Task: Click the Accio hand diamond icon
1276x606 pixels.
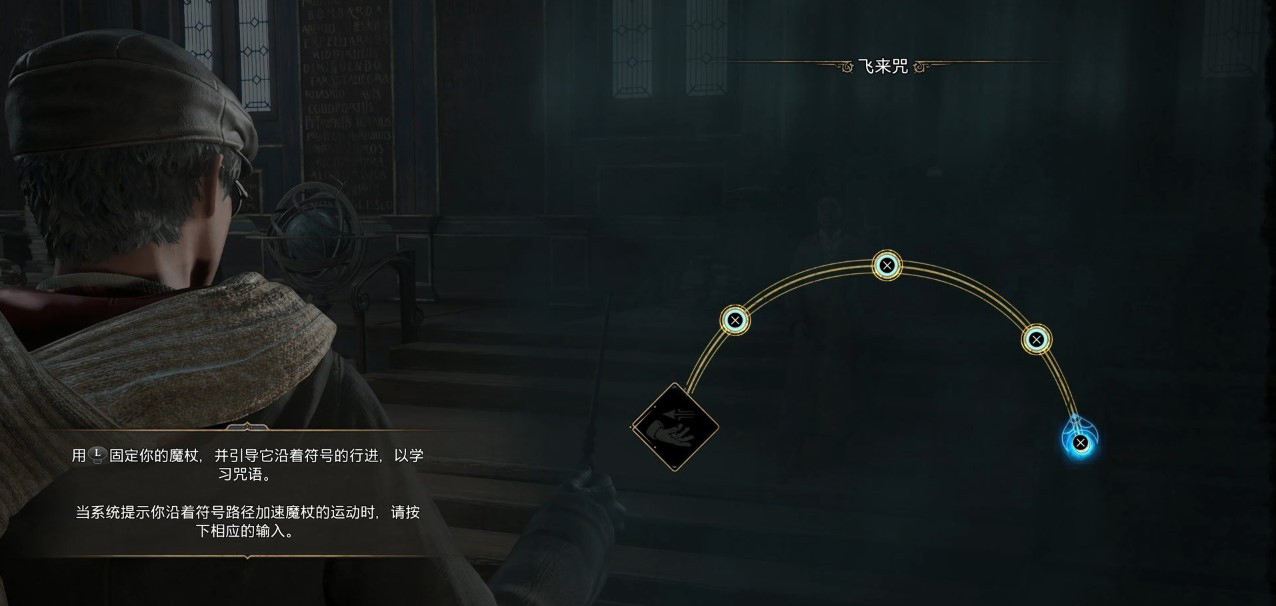Action: (x=675, y=427)
